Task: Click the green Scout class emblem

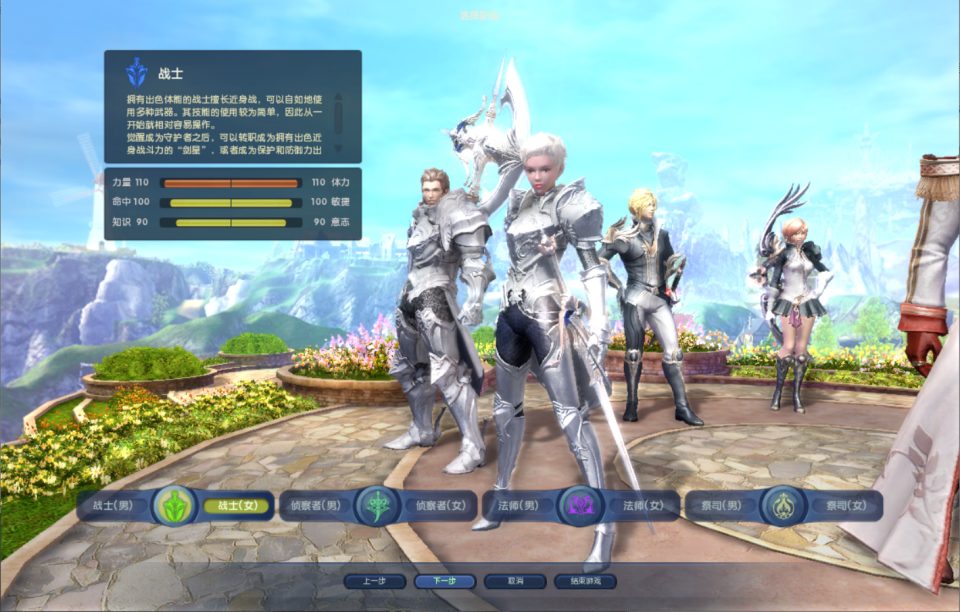Action: 377,505
